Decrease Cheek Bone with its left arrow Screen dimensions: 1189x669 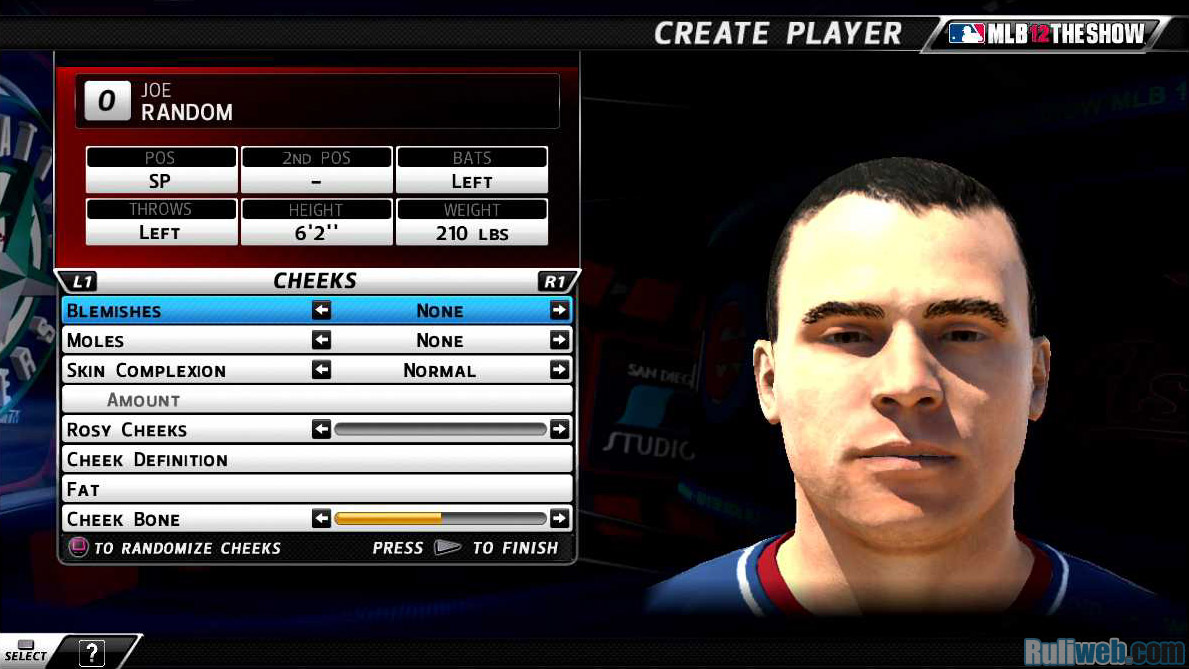click(x=321, y=519)
